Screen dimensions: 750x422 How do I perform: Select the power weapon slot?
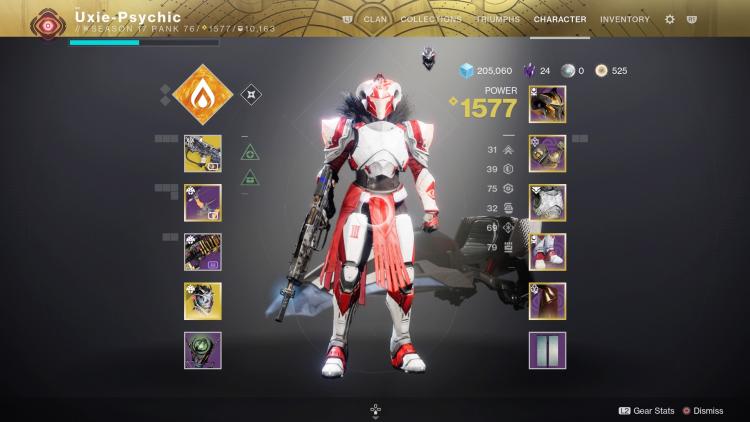tap(202, 252)
